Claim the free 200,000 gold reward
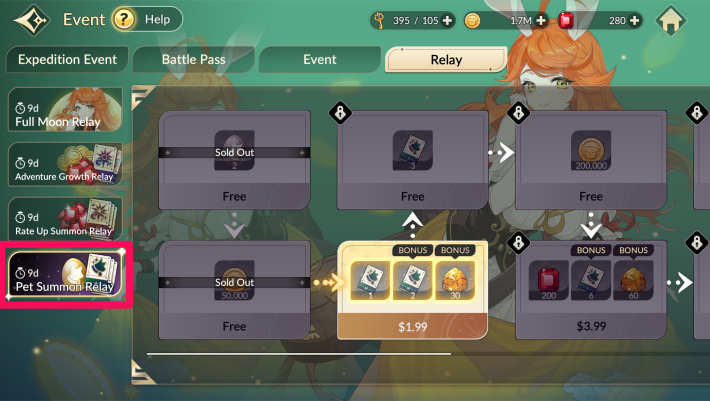 (590, 160)
